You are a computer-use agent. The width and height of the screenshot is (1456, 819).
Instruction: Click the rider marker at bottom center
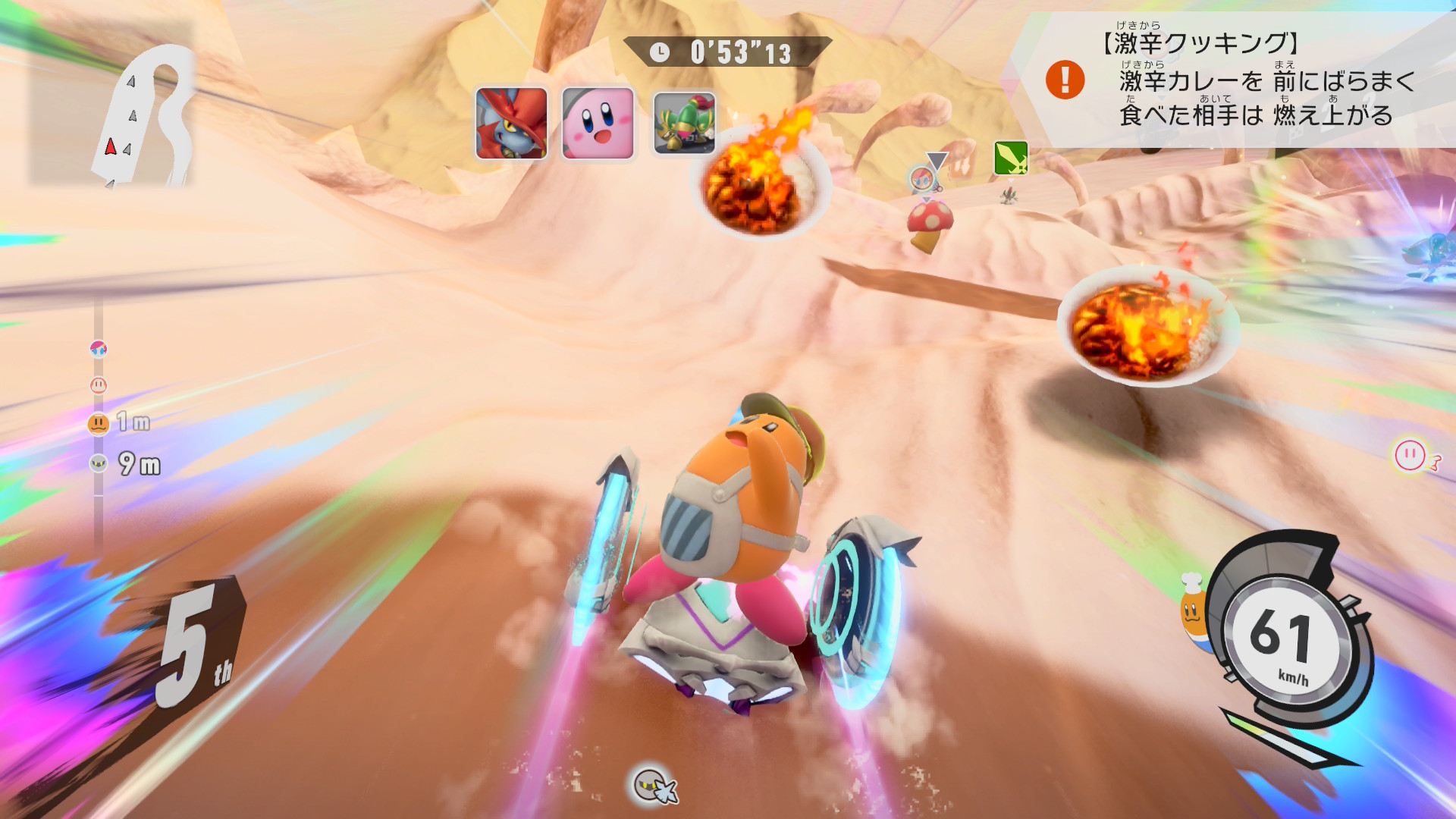coord(654,785)
